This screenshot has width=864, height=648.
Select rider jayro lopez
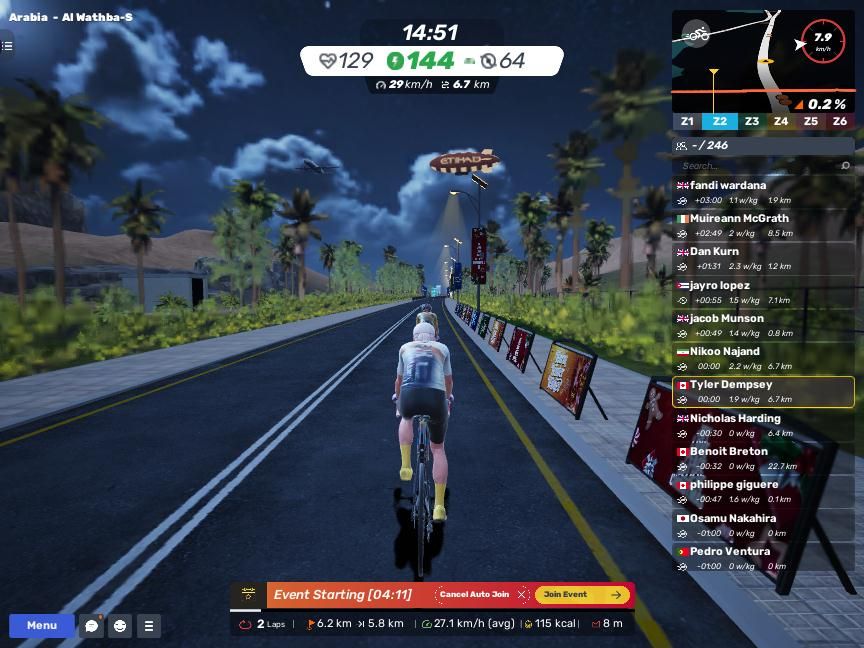click(x=763, y=292)
